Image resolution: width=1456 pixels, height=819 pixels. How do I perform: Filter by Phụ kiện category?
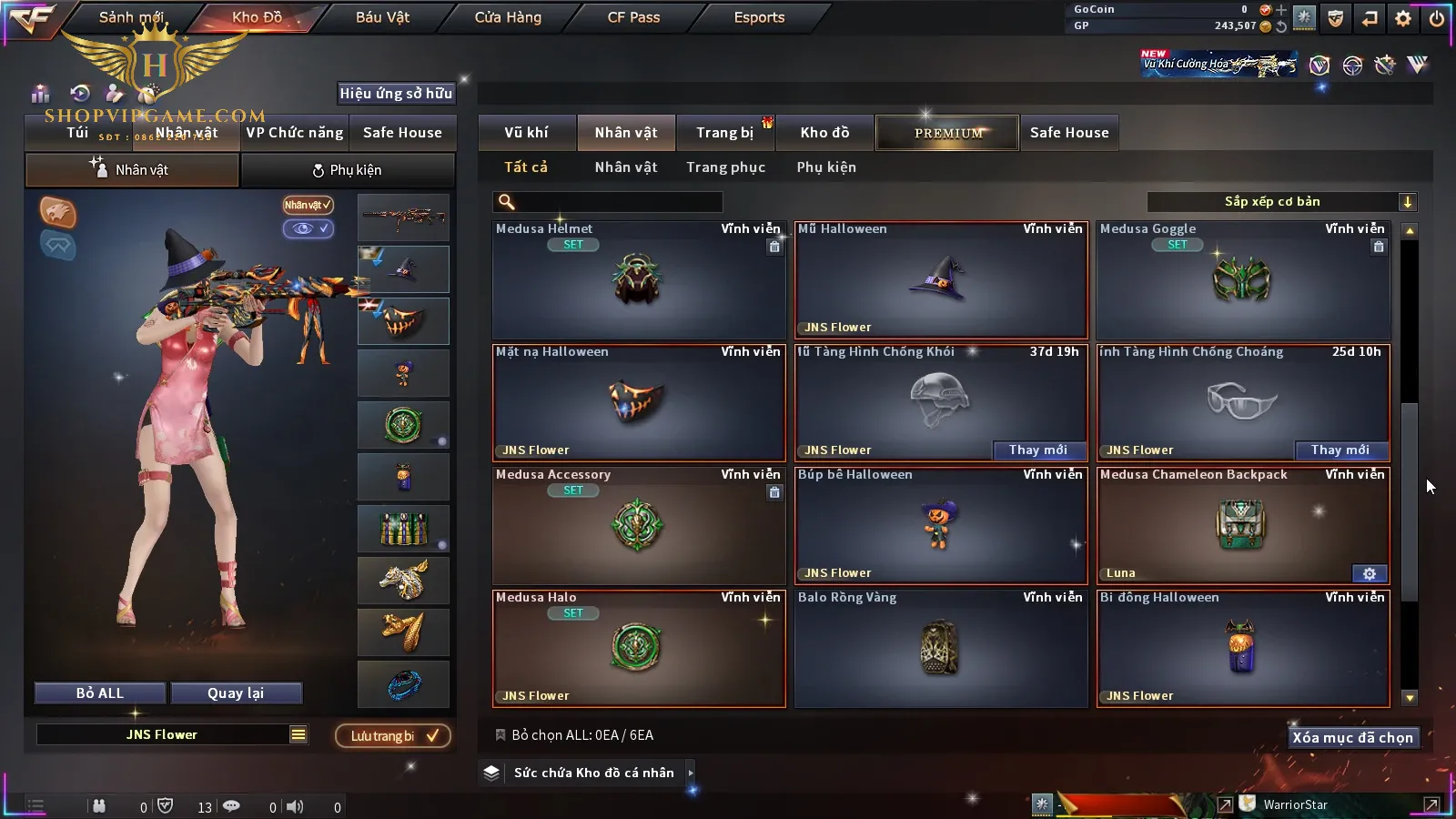[x=826, y=167]
